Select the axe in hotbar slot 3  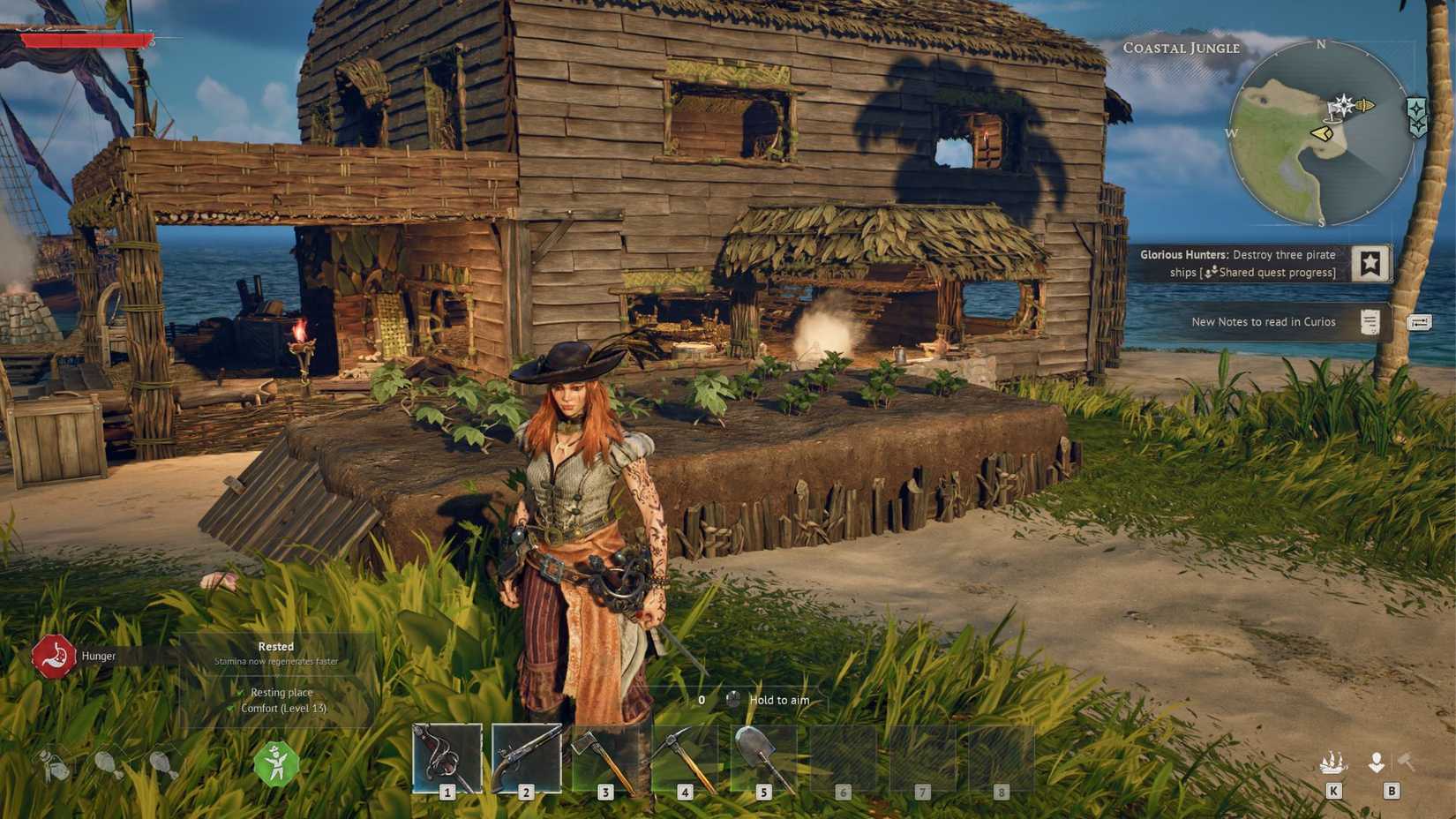click(605, 757)
